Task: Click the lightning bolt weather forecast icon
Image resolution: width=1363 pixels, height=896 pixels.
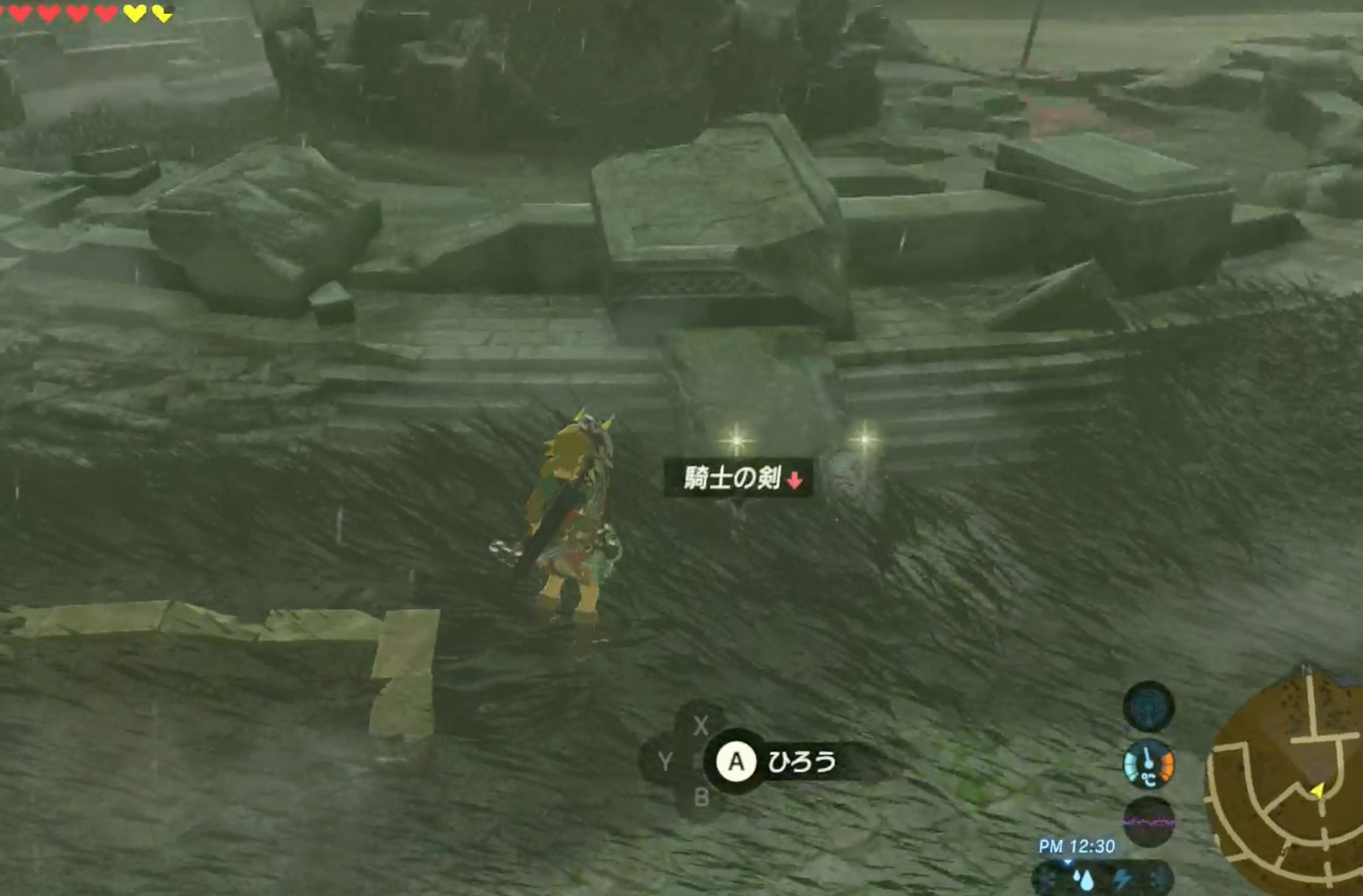Action: (1123, 878)
